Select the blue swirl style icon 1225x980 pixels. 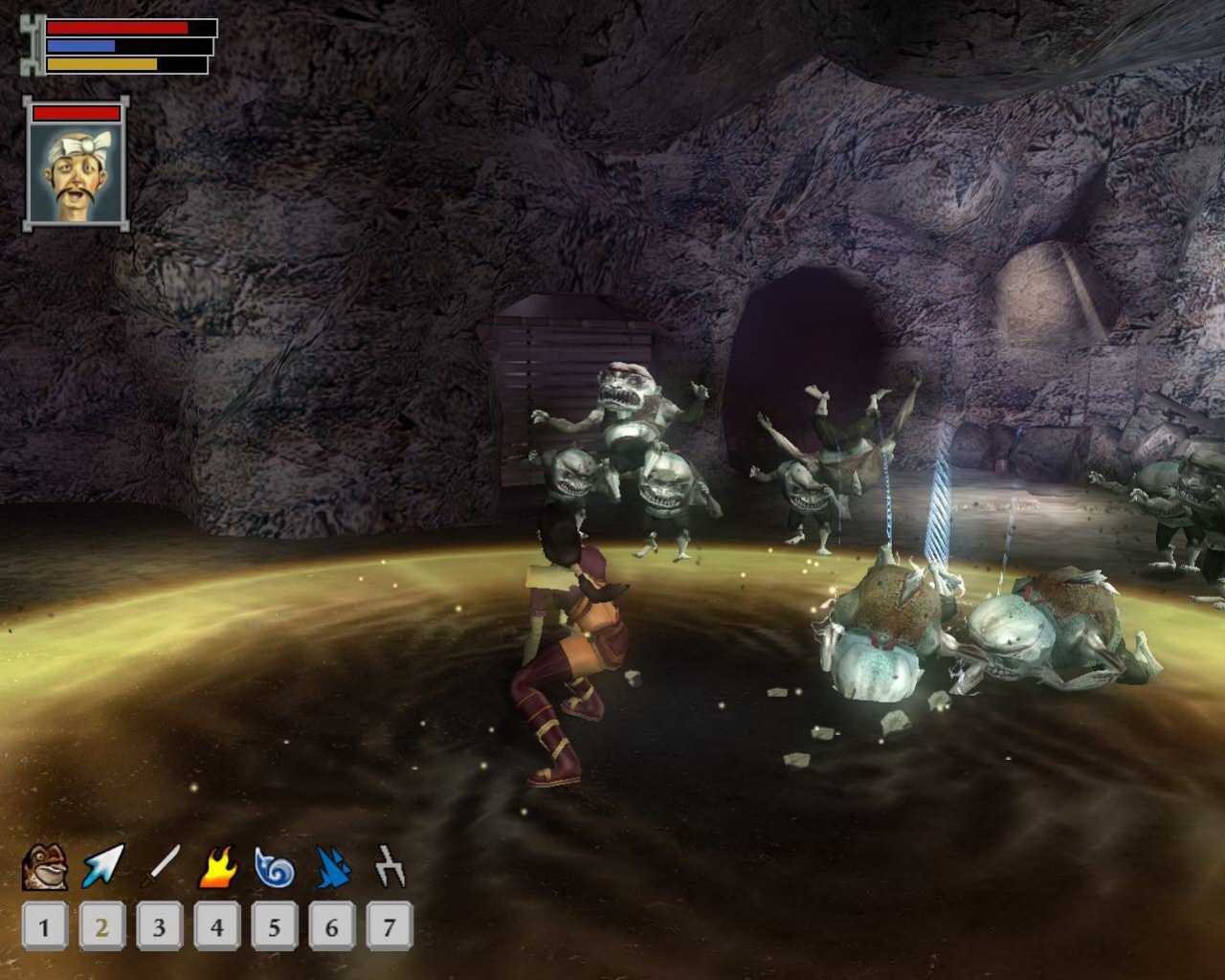coord(275,867)
